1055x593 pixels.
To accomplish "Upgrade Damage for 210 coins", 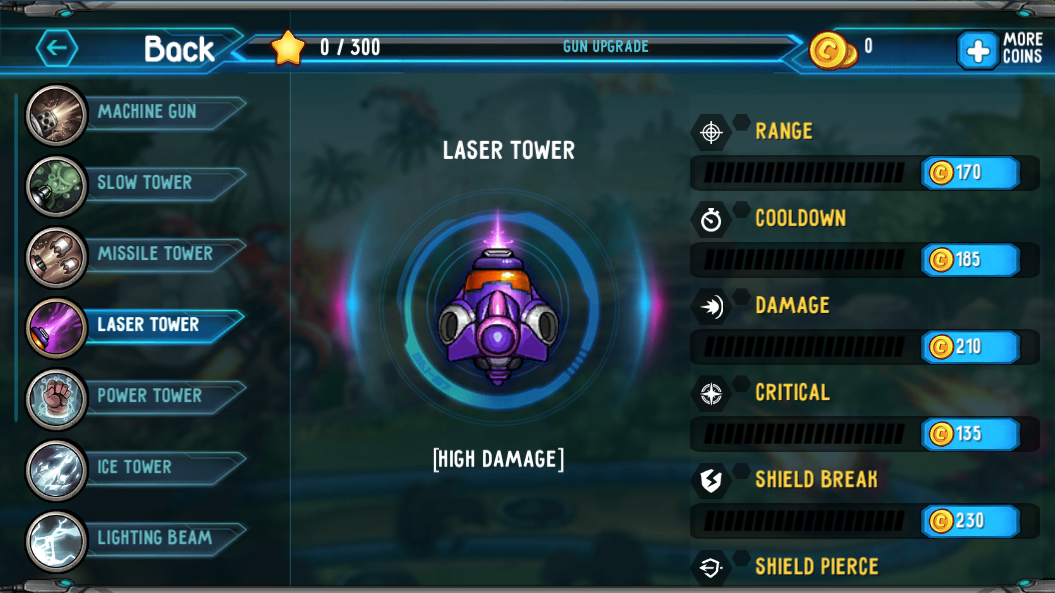I will [x=969, y=347].
